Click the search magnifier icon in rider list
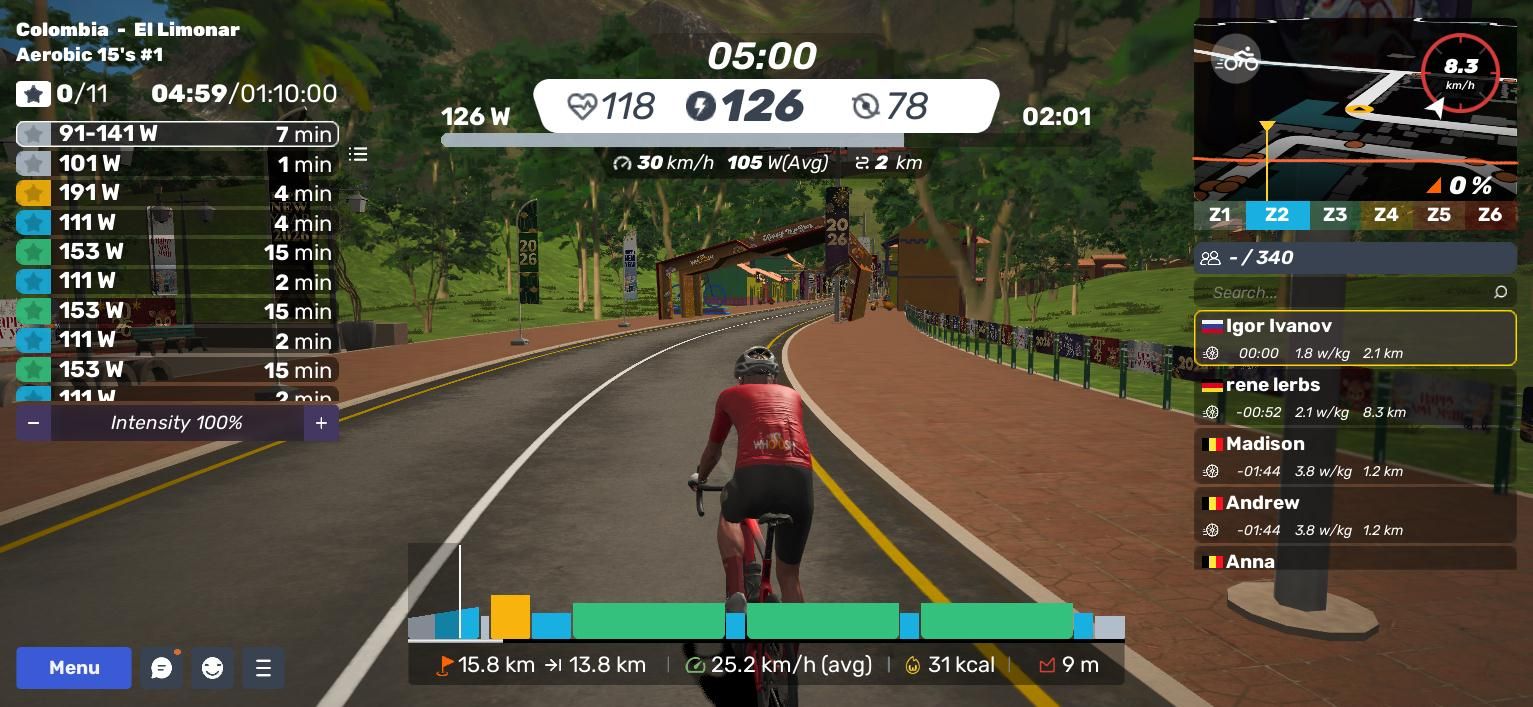This screenshot has height=707, width=1533. coord(1500,292)
